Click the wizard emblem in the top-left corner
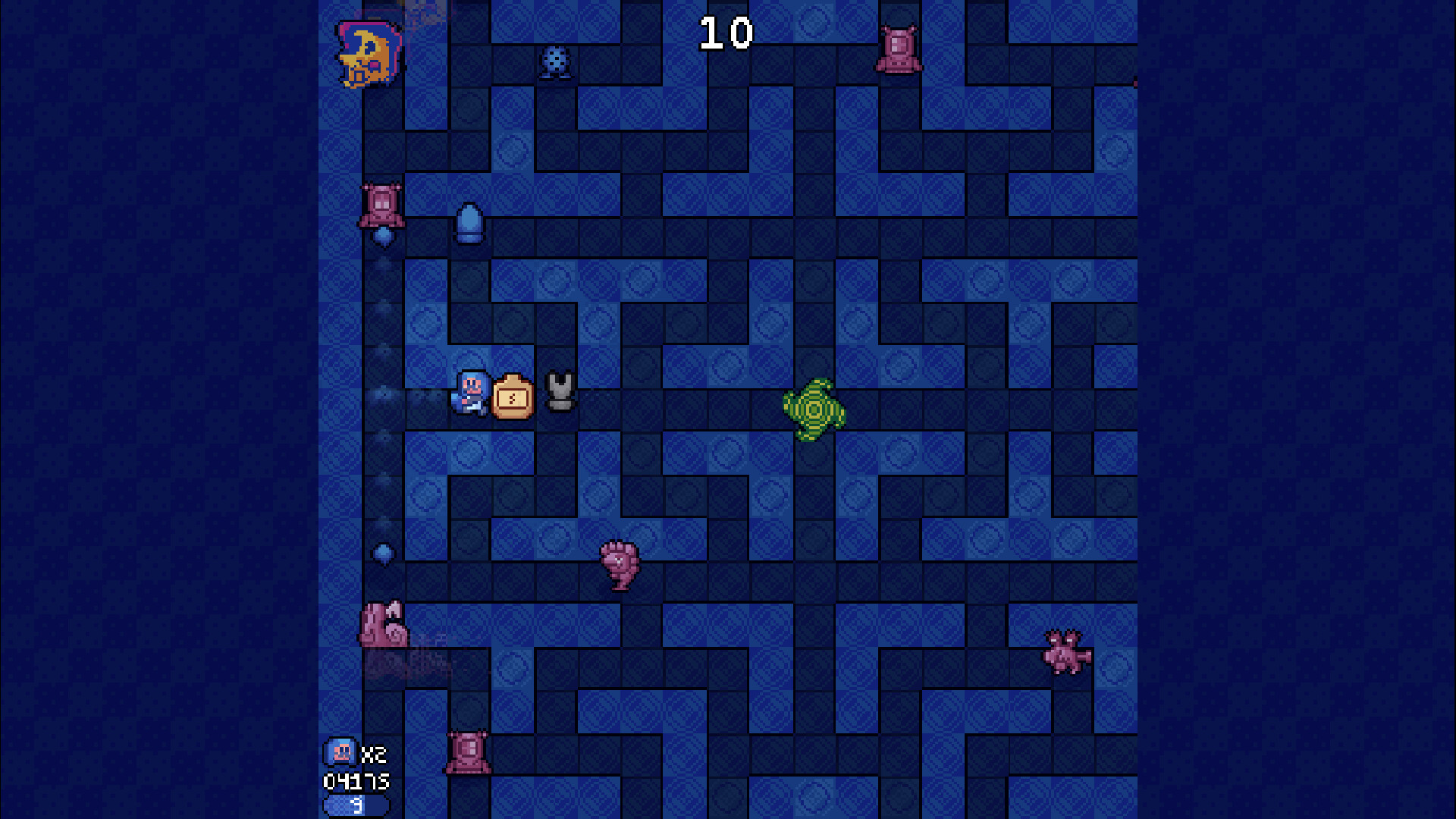This screenshot has width=1456, height=819. click(367, 53)
